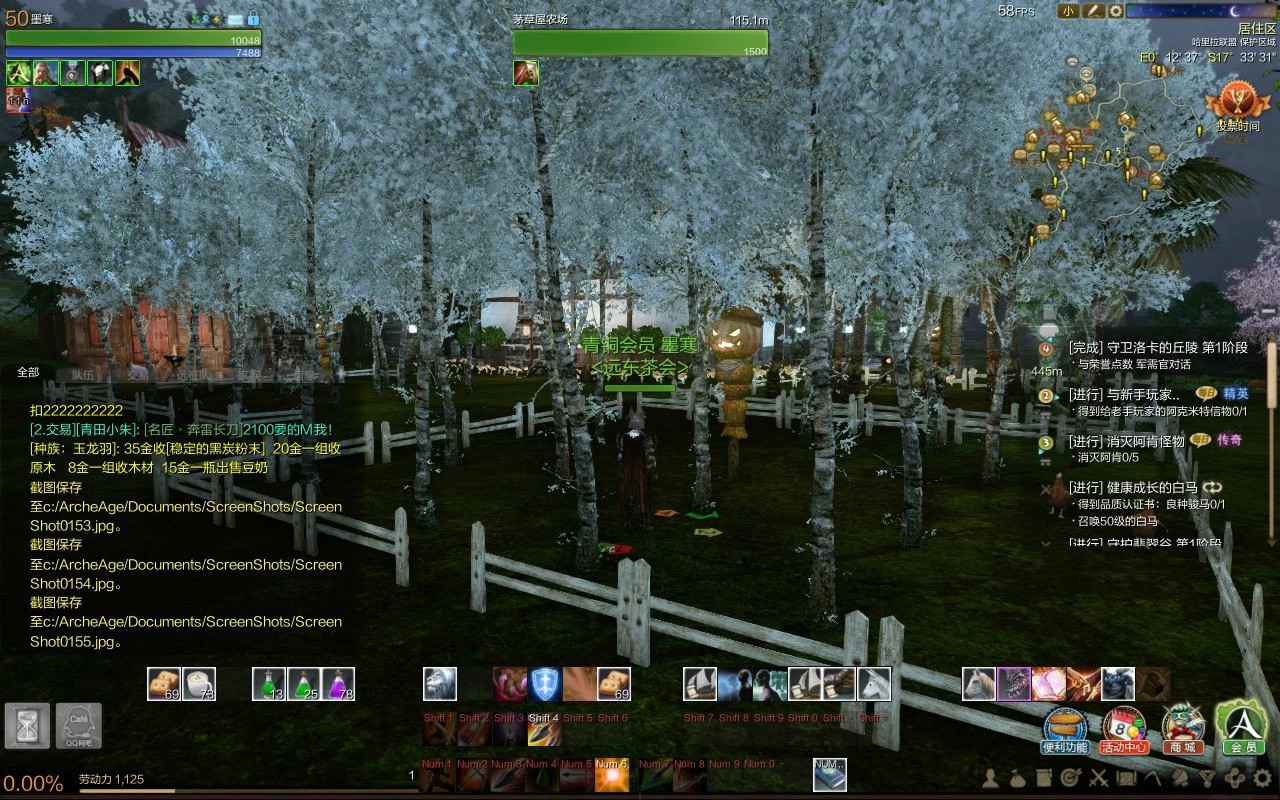The image size is (1280, 800).
Task: Click the minimap's pencil button
Action: (x=1094, y=11)
